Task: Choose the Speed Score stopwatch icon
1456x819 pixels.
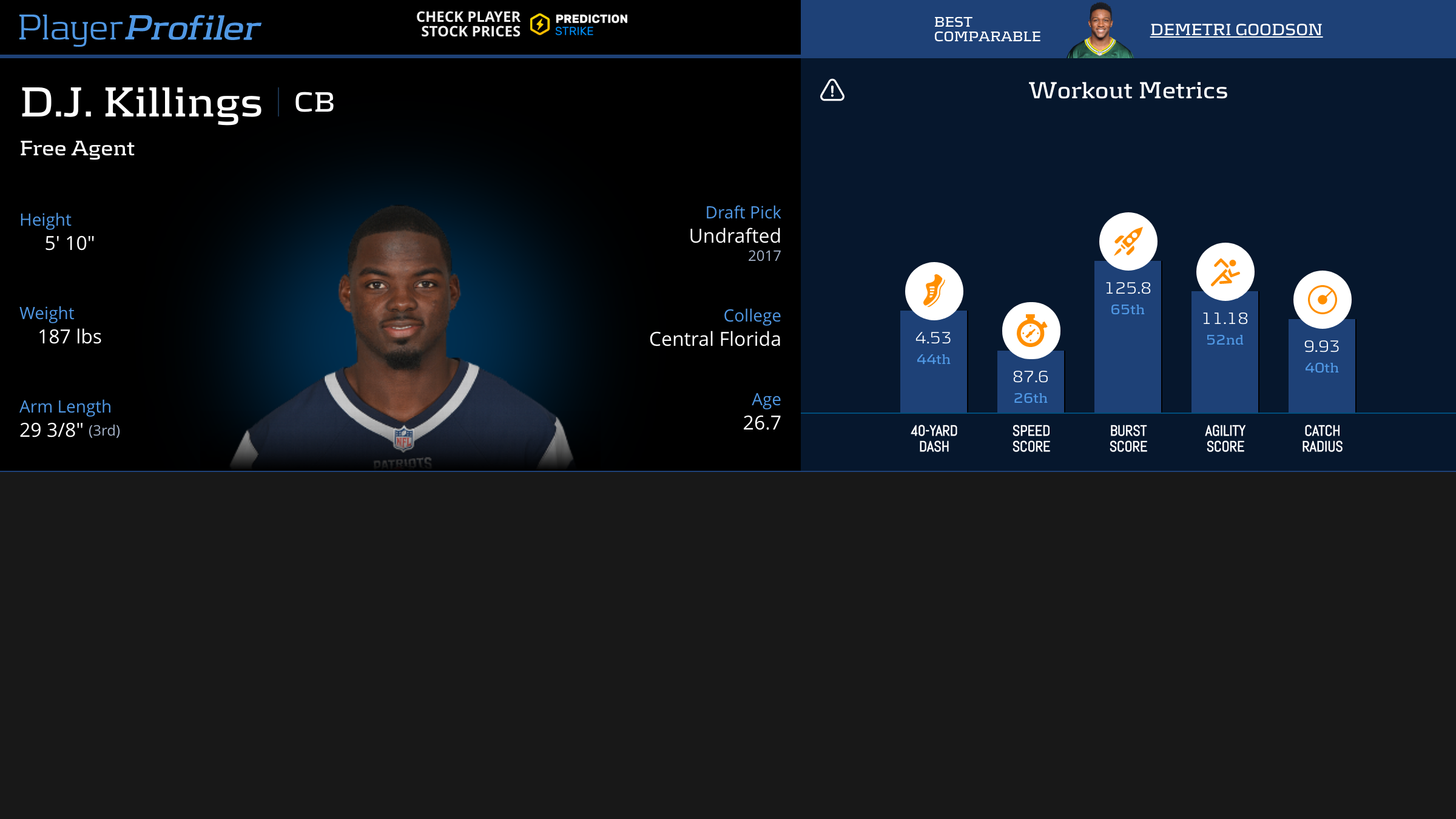Action: 1031,331
